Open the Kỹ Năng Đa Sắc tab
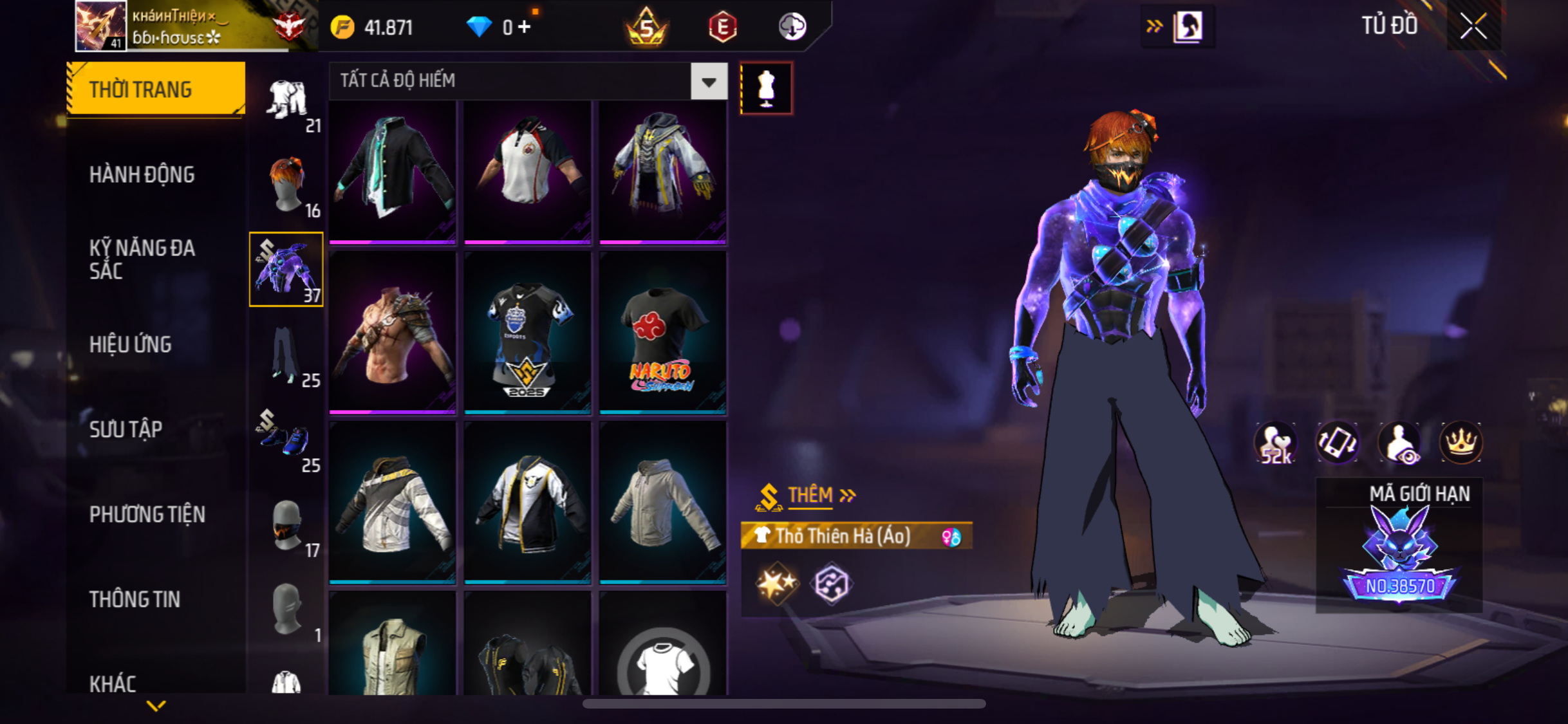Viewport: 1568px width, 724px height. tap(142, 259)
